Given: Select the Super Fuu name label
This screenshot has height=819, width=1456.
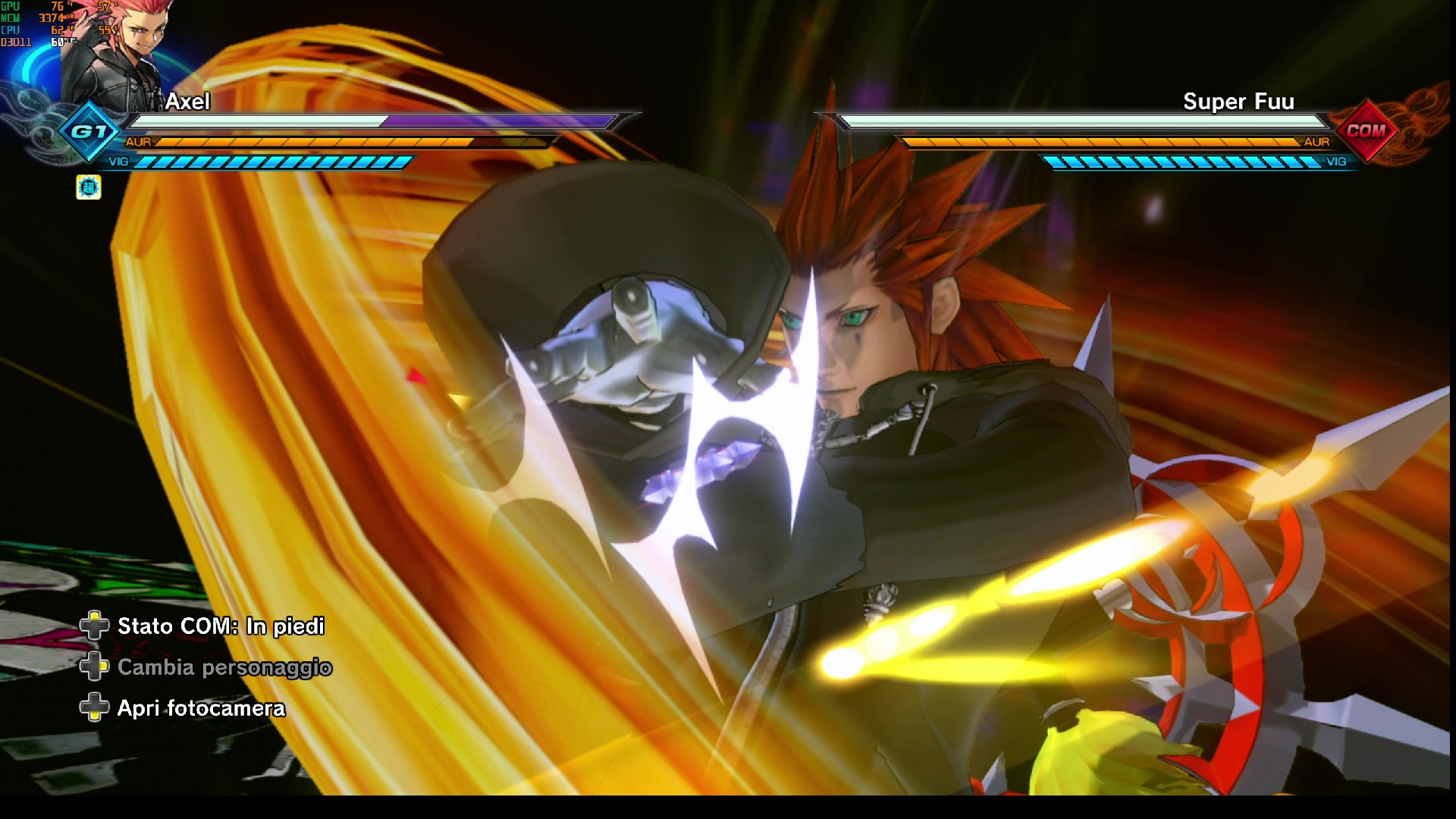Looking at the screenshot, I should pos(1239,102).
